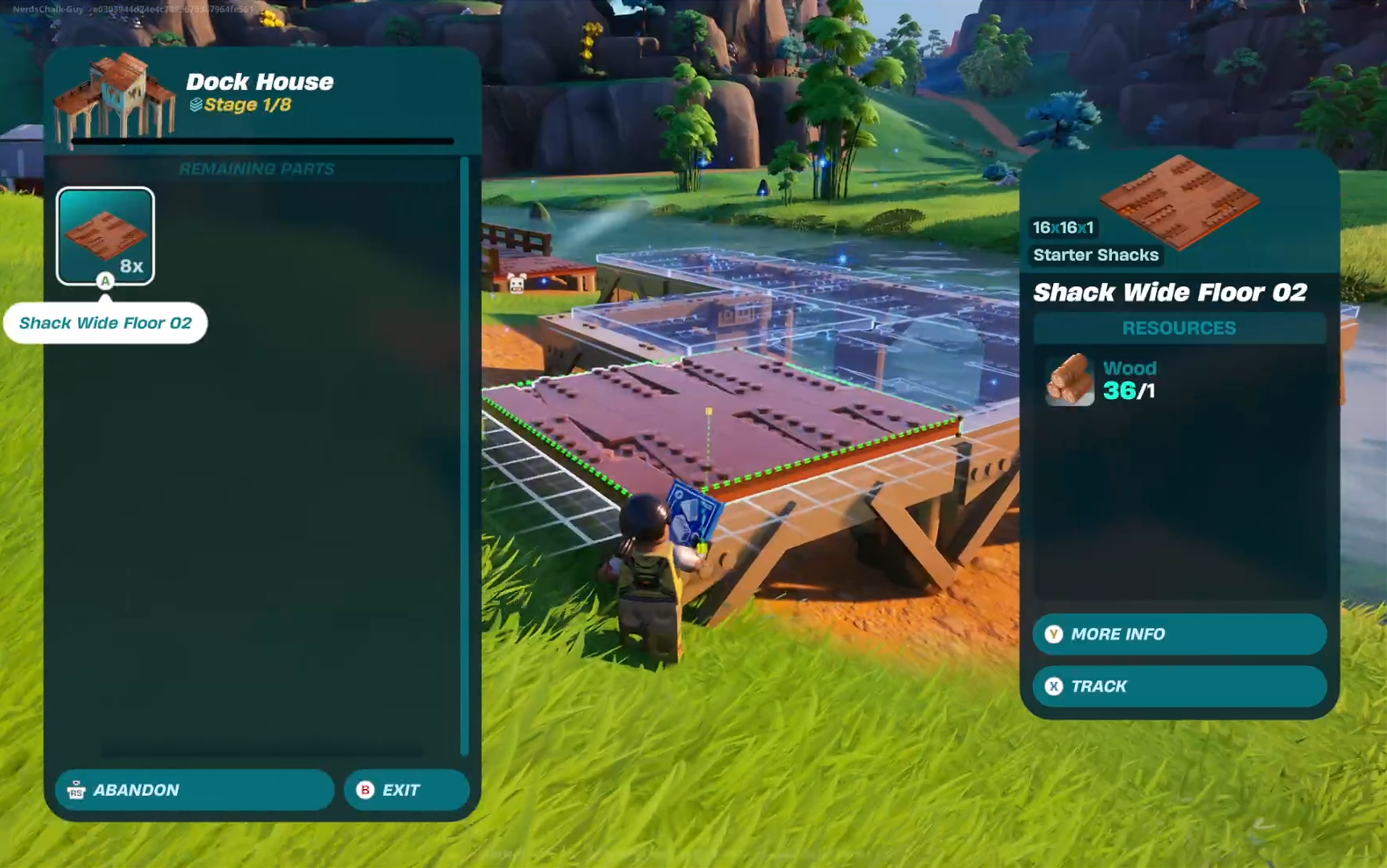This screenshot has width=1387, height=868.
Task: Select the Shack Wide Floor 02 part slot
Action: click(105, 236)
